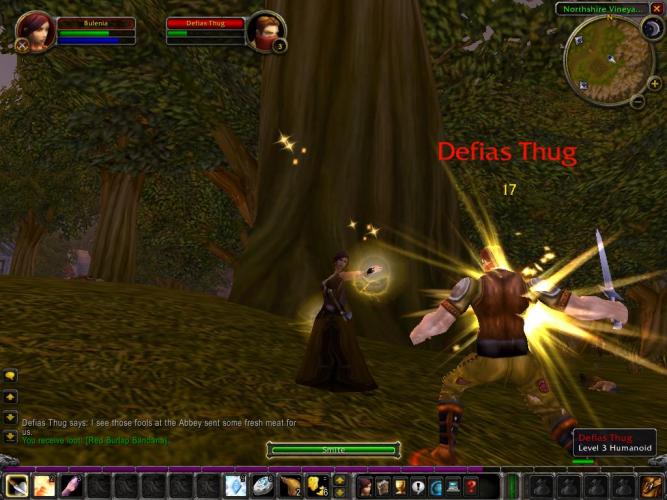Page the action bar up

pos(339,480)
